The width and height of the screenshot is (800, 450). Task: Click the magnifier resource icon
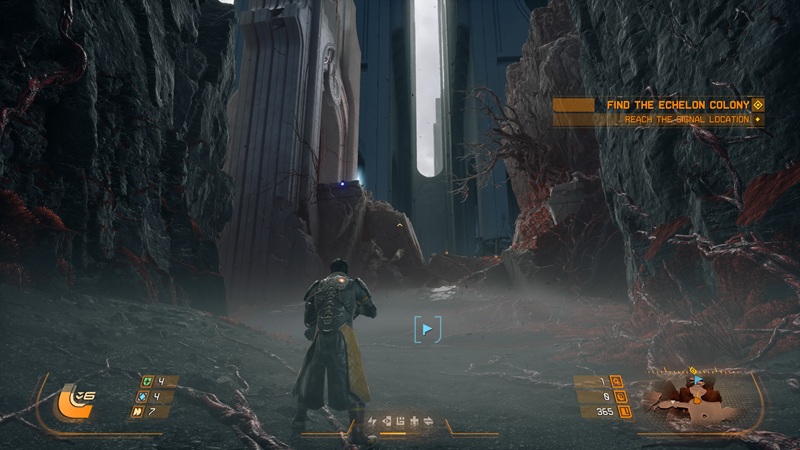tap(616, 381)
